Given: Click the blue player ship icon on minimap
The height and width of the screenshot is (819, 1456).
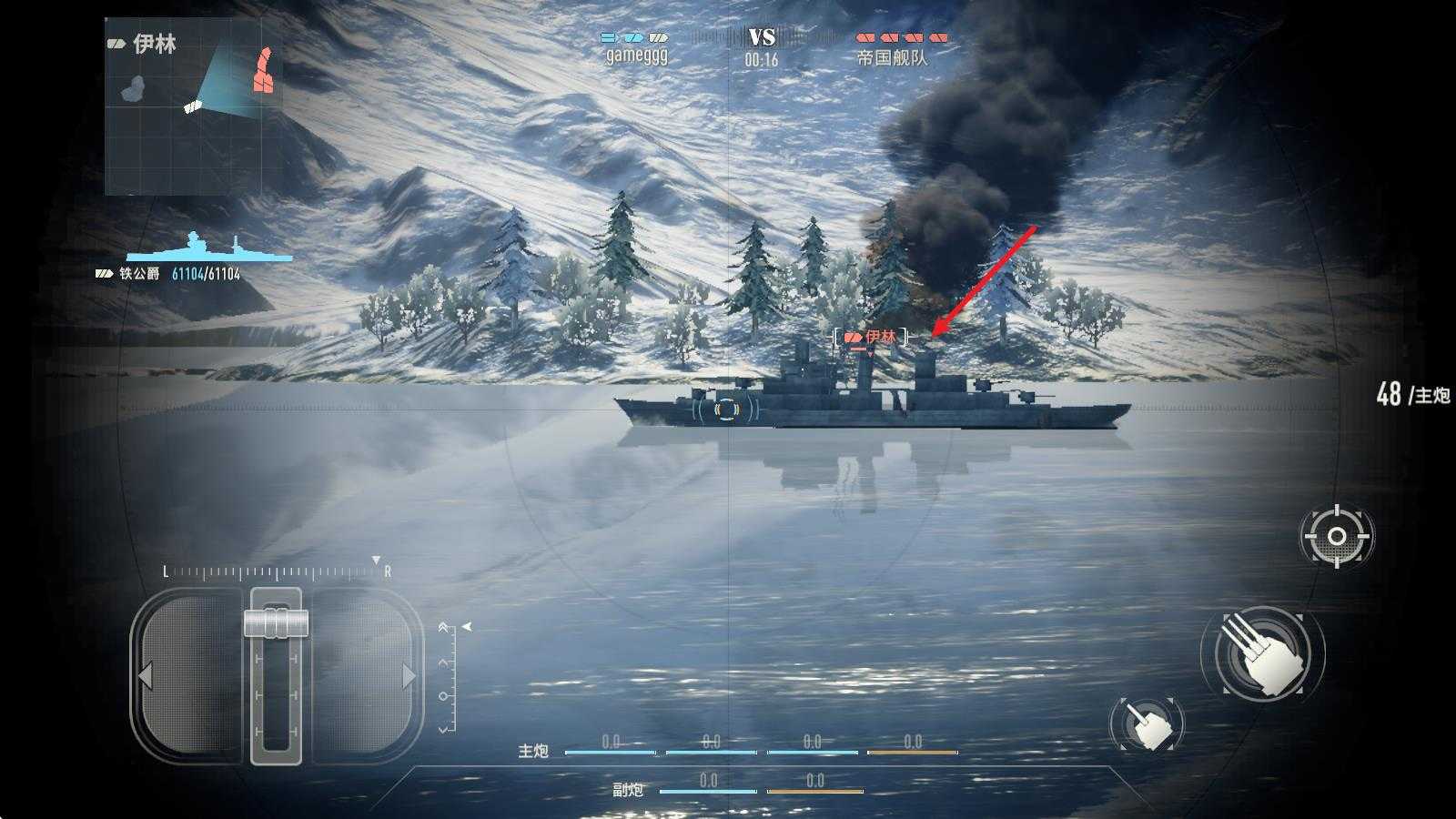Looking at the screenshot, I should [x=193, y=107].
